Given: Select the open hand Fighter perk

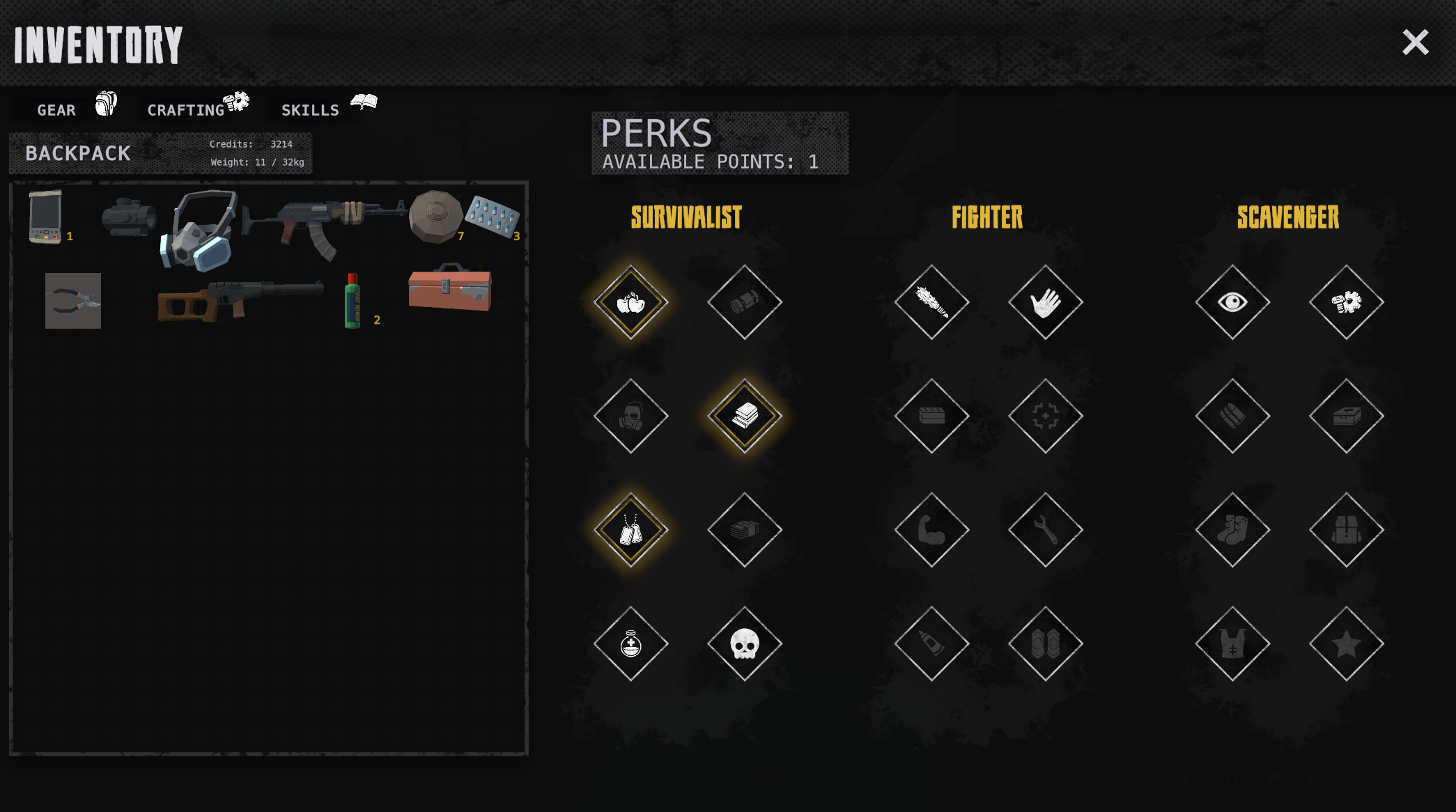Looking at the screenshot, I should [x=1046, y=302].
